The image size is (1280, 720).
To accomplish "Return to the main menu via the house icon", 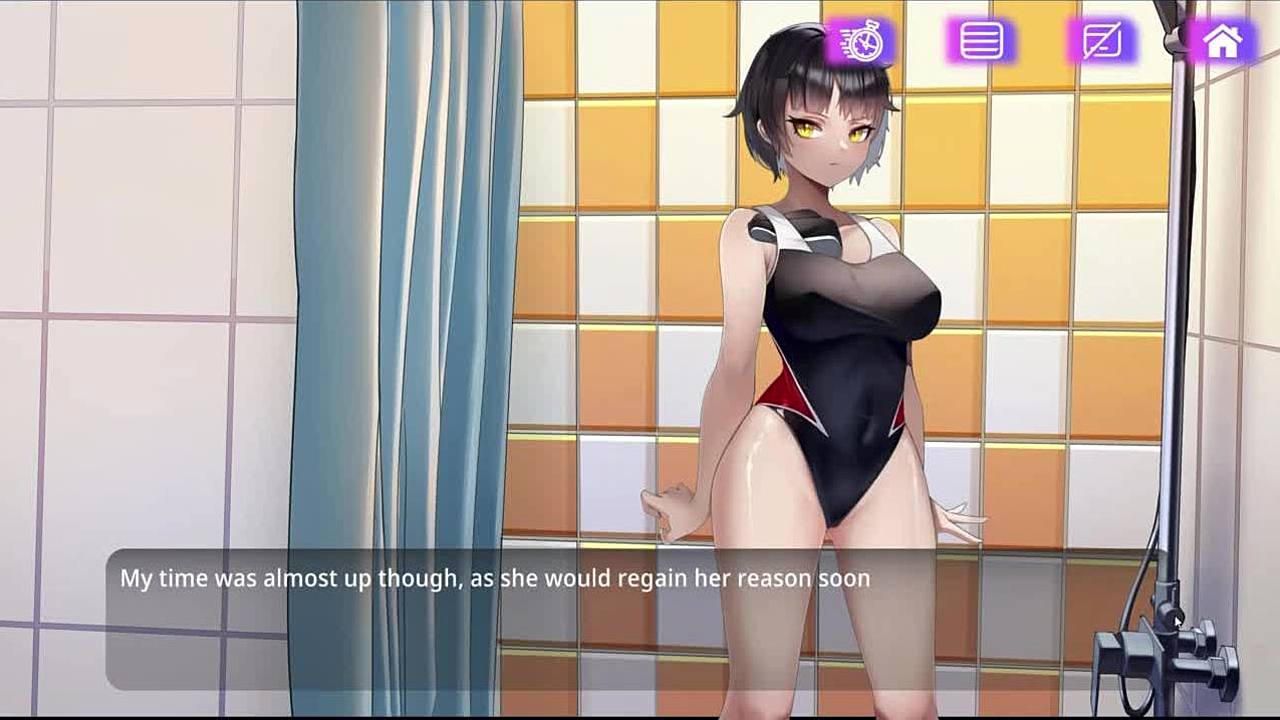I will click(1222, 42).
